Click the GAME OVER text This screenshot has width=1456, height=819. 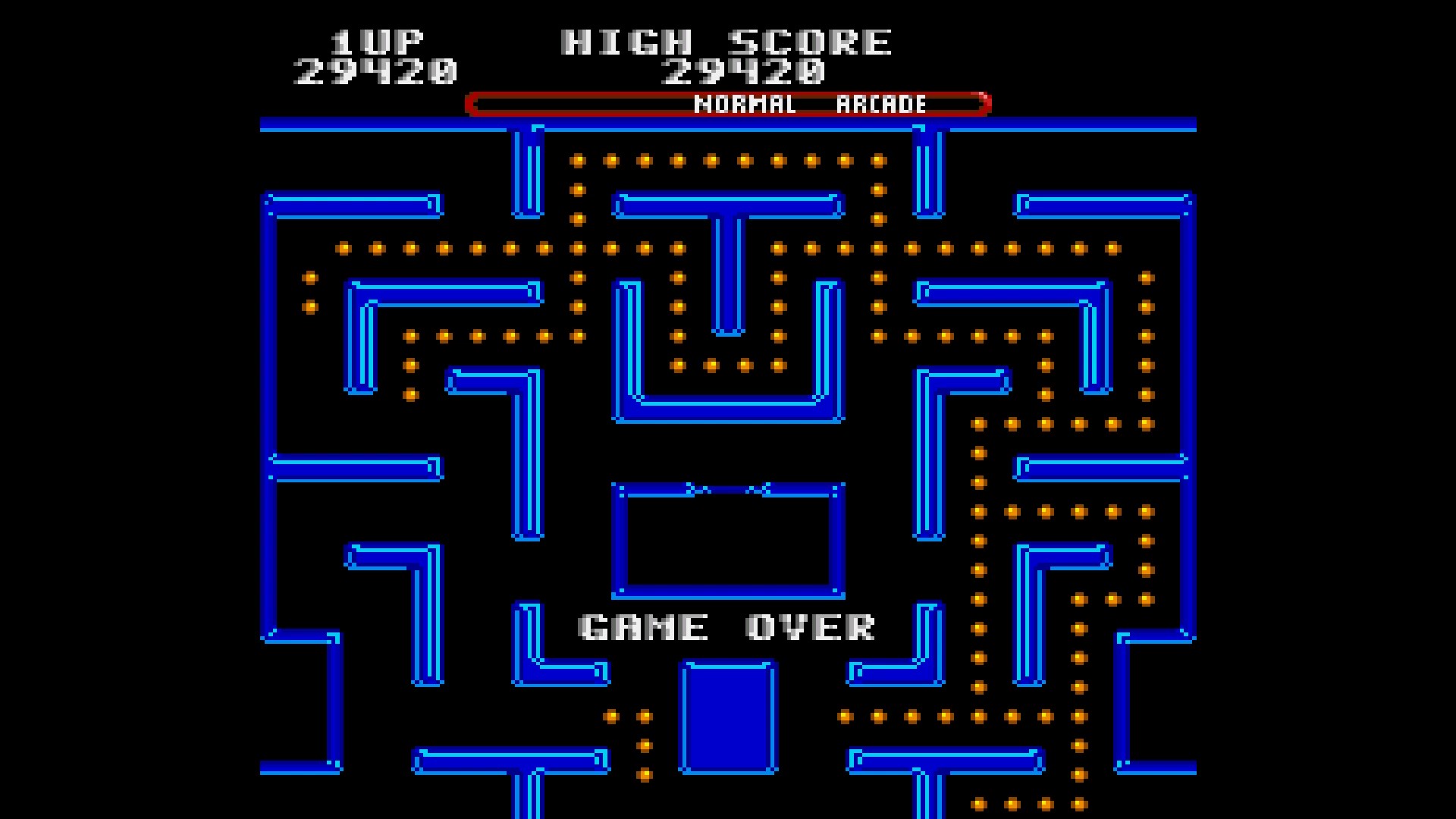(726, 626)
